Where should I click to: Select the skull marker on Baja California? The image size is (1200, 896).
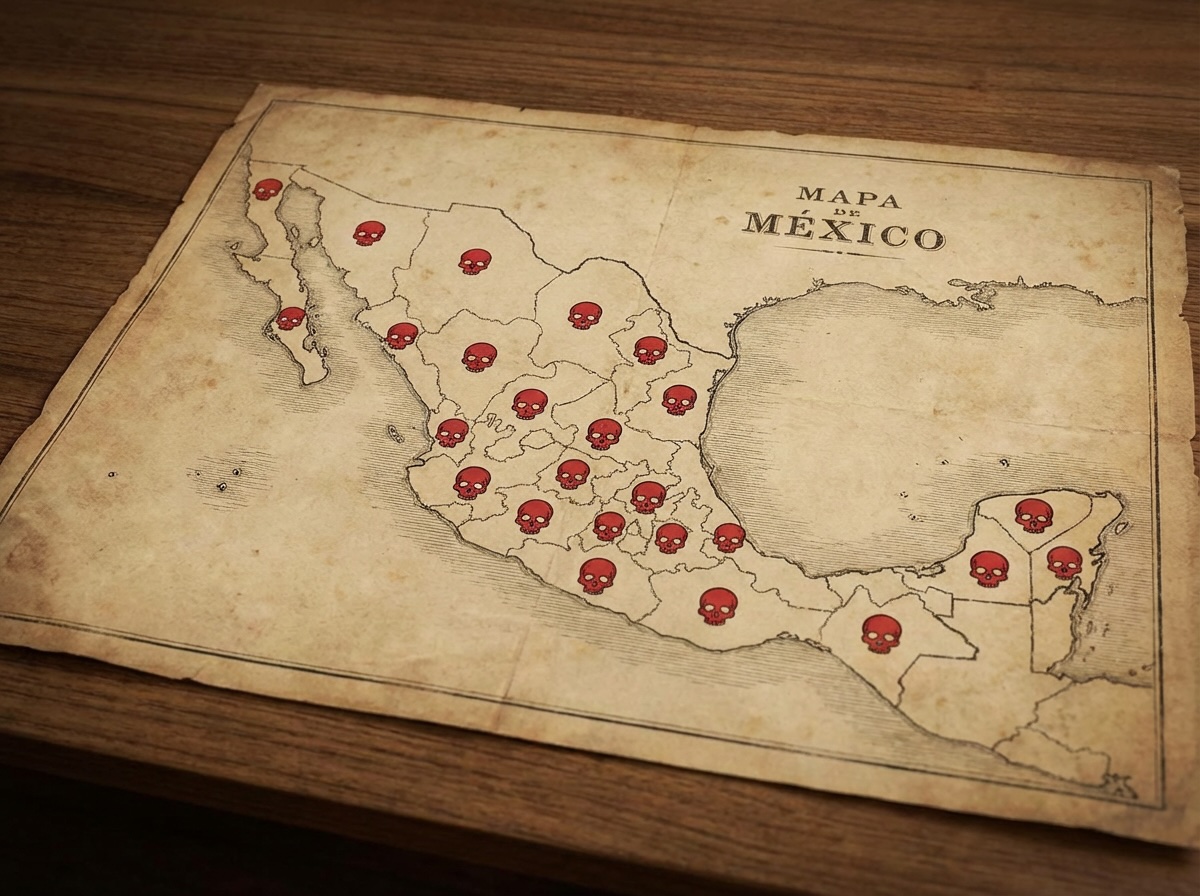[267, 189]
